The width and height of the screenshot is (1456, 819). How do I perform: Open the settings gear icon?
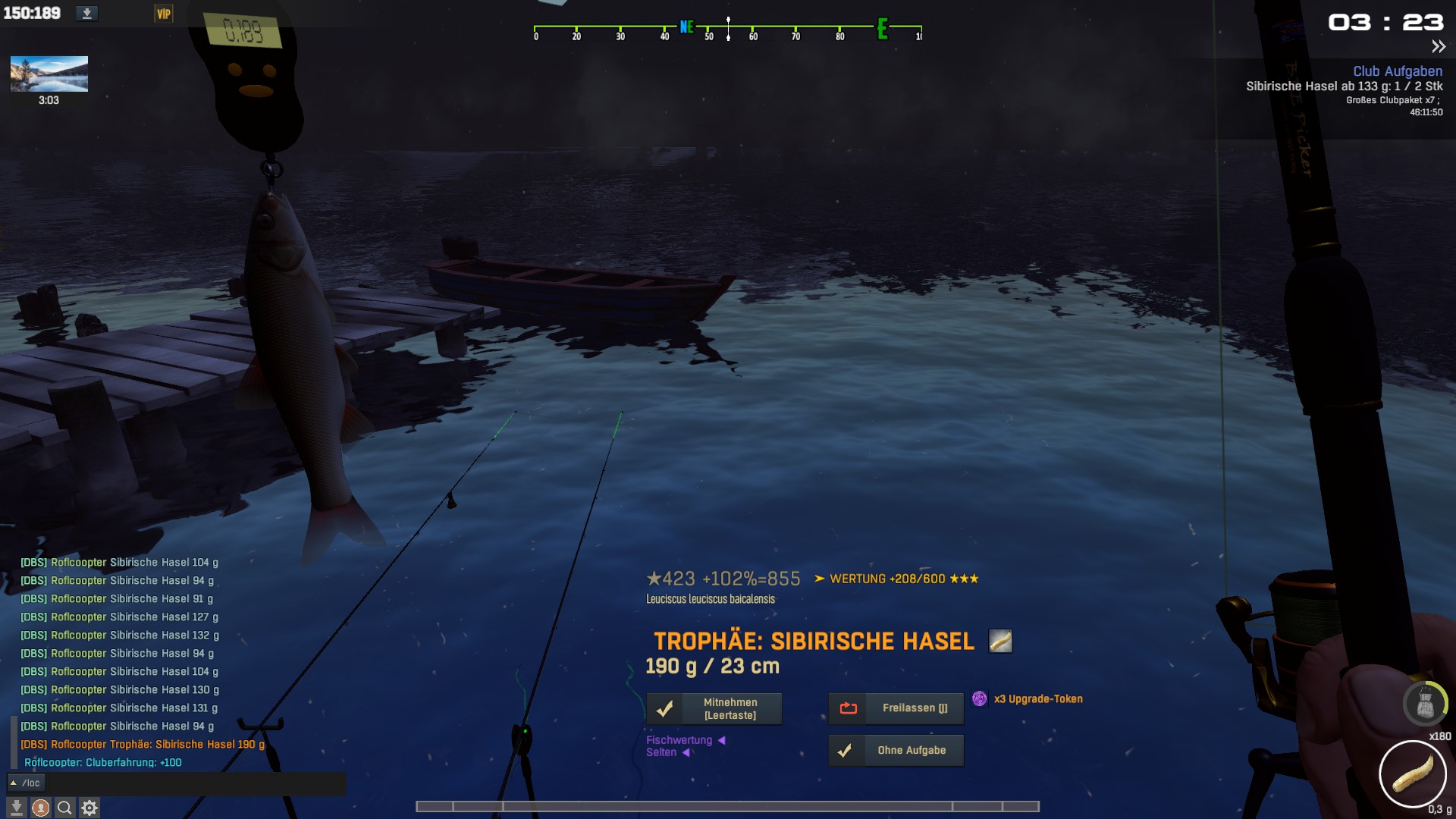89,808
